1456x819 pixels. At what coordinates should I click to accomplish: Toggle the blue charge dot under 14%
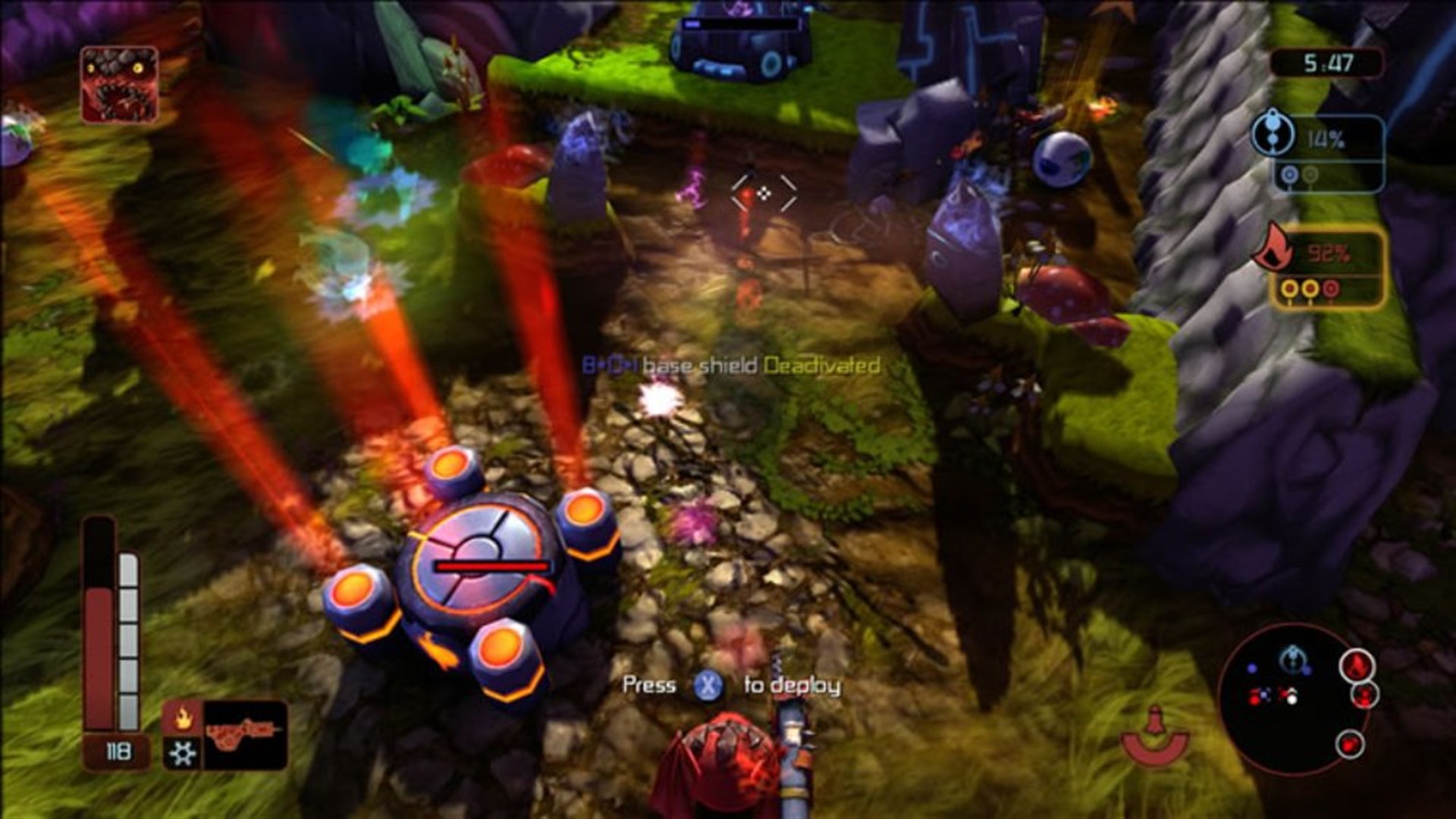(x=1289, y=175)
